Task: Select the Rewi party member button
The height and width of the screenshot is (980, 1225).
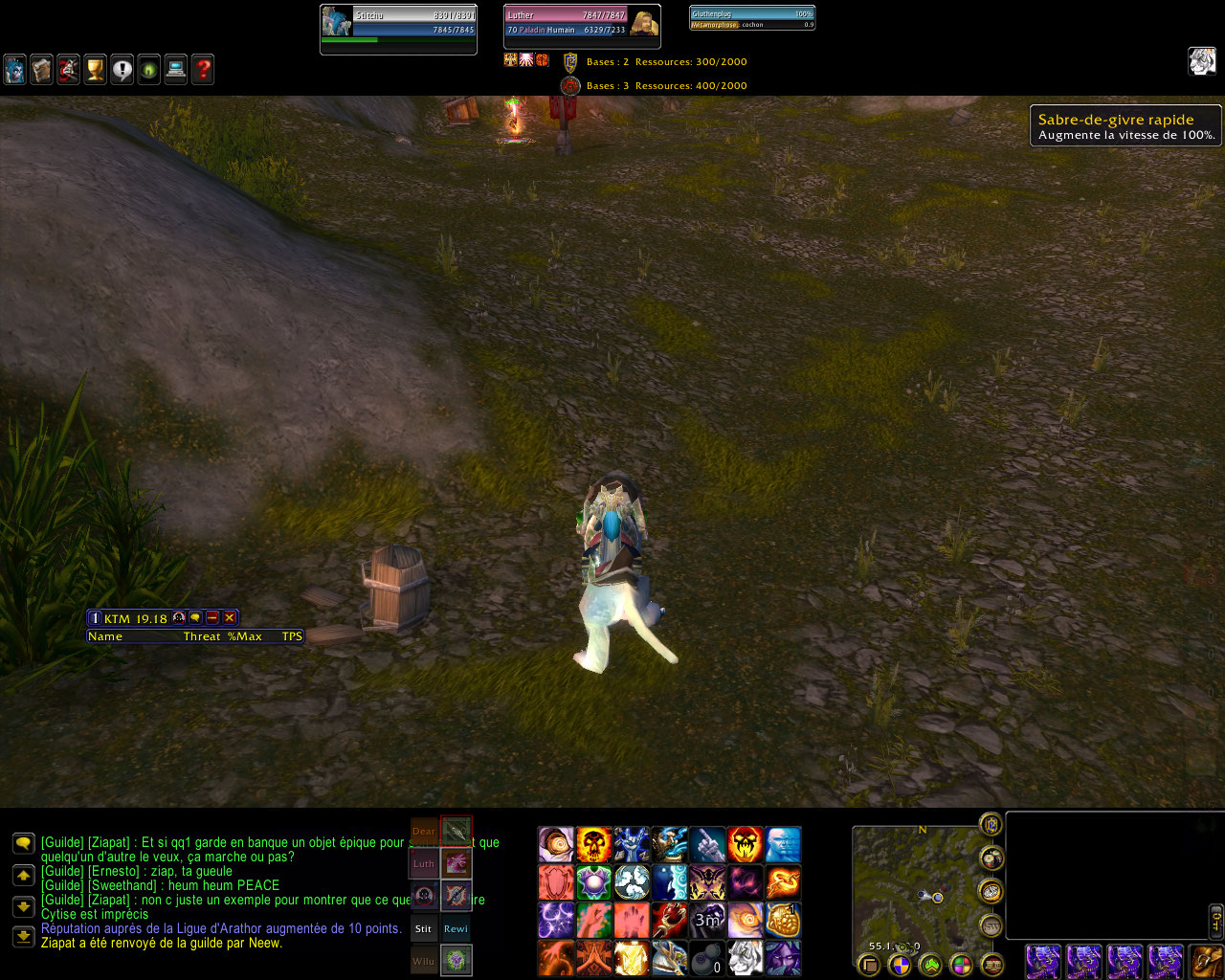Action: point(456,928)
